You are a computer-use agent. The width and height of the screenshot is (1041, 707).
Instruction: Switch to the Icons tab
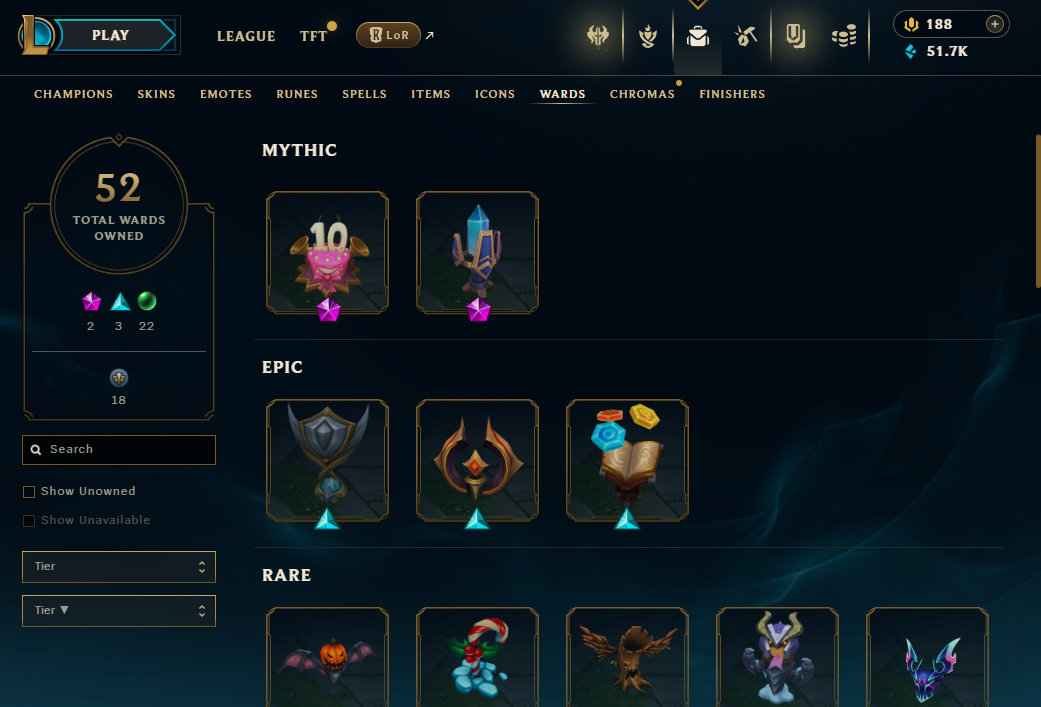(495, 94)
